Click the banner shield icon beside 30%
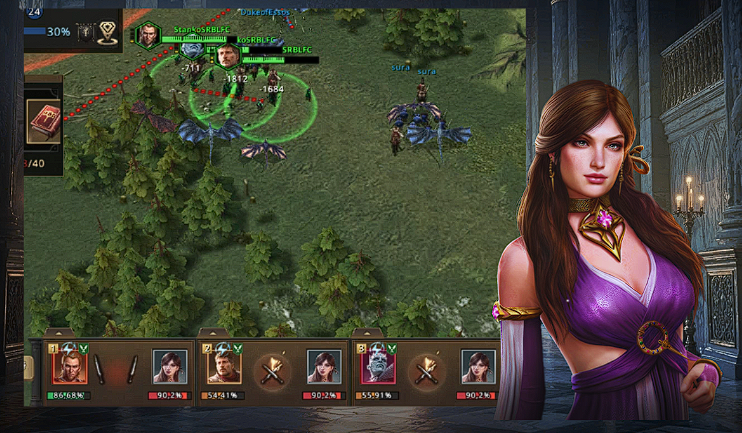 pos(85,32)
